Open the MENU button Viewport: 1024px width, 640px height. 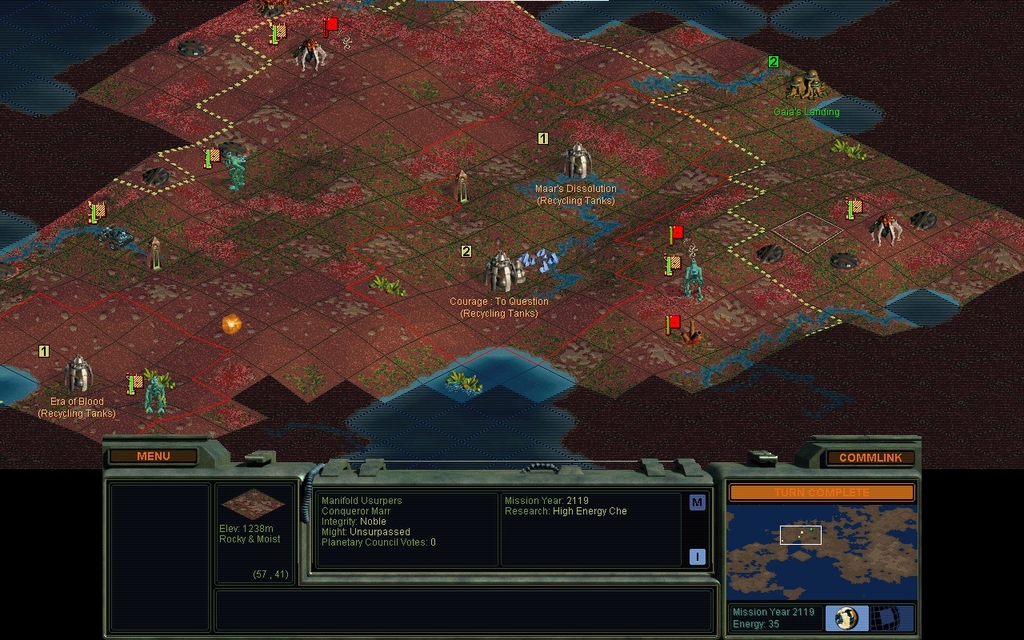pos(153,456)
